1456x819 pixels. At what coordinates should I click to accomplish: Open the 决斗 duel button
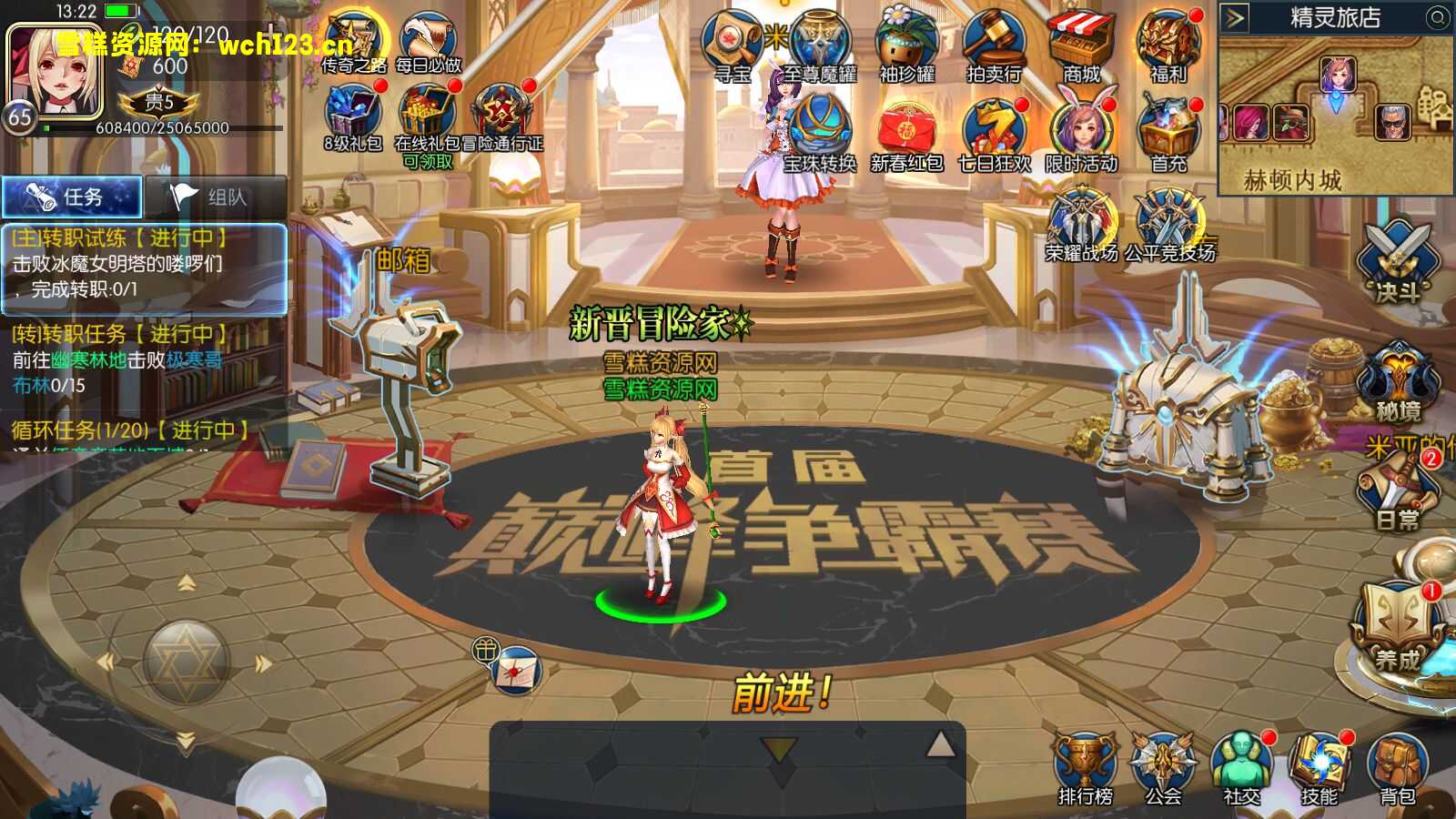(1397, 262)
